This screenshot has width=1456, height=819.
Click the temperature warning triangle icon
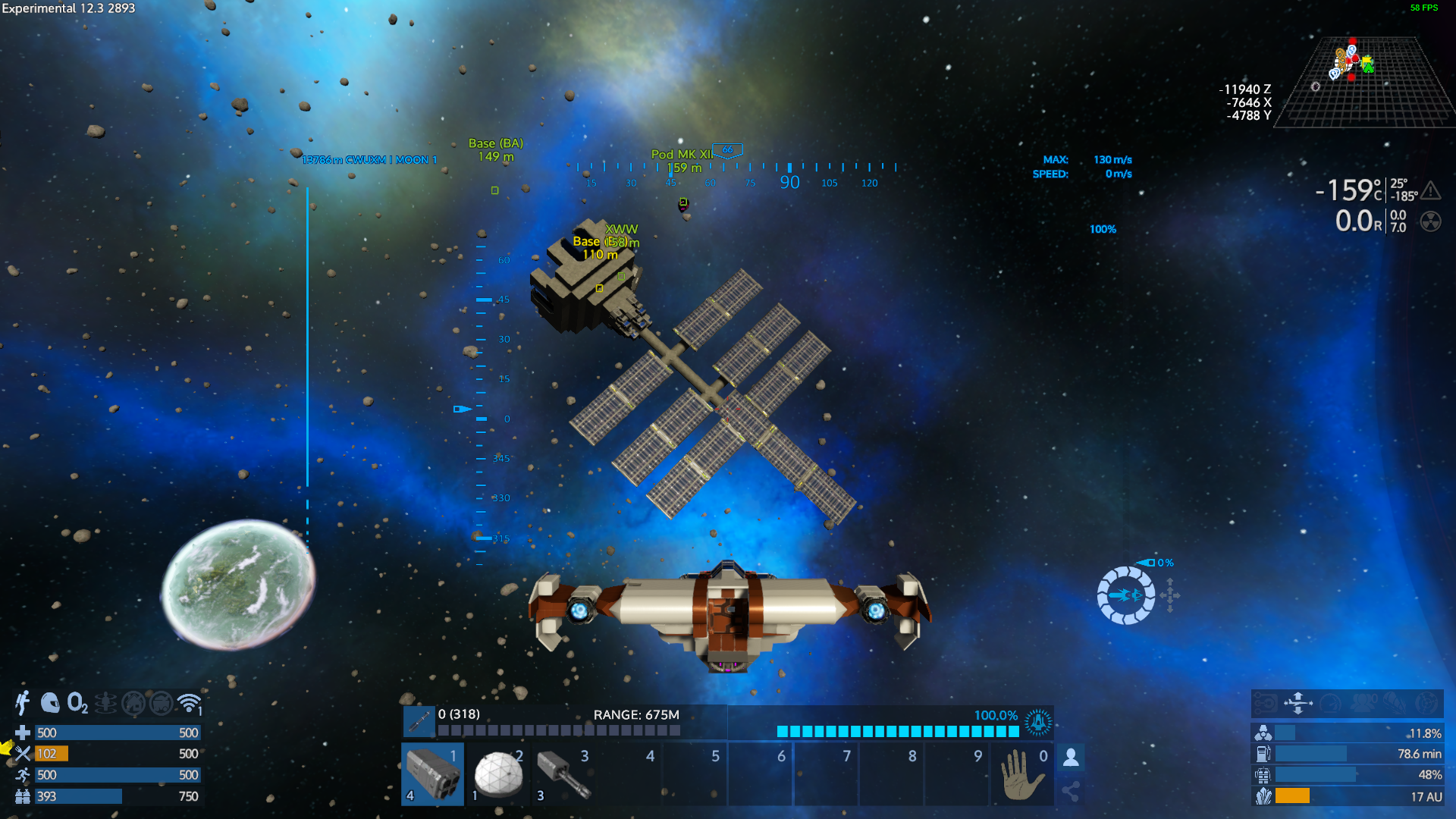click(x=1430, y=190)
